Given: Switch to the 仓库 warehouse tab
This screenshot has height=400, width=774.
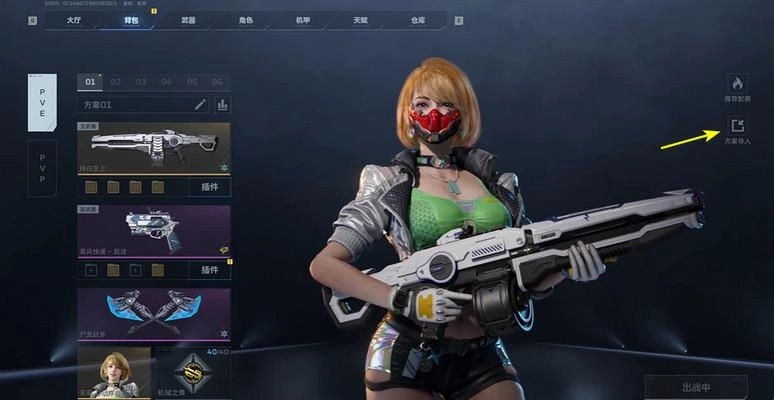Looking at the screenshot, I should tap(418, 19).
